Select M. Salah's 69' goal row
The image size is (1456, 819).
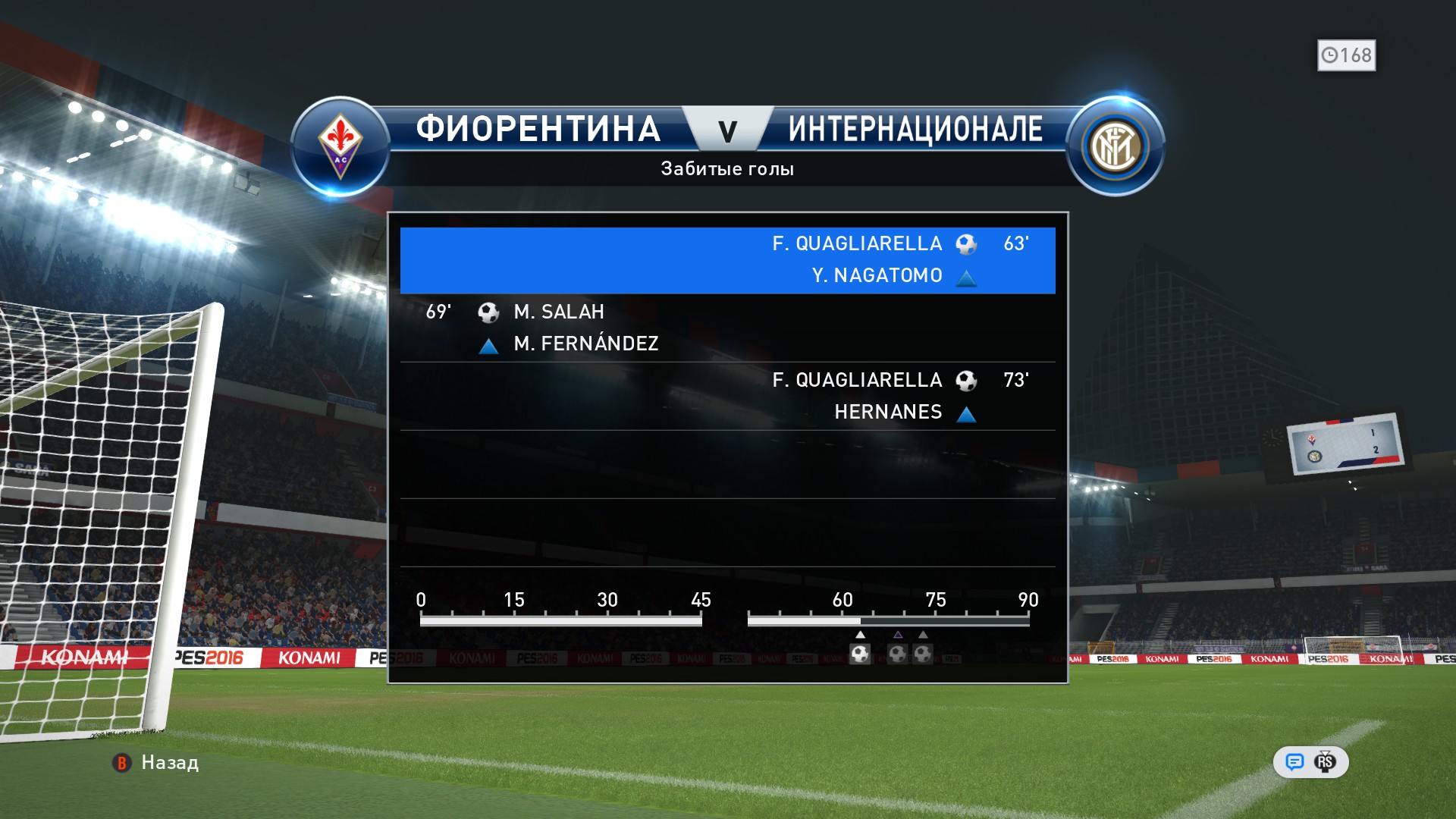click(x=727, y=328)
